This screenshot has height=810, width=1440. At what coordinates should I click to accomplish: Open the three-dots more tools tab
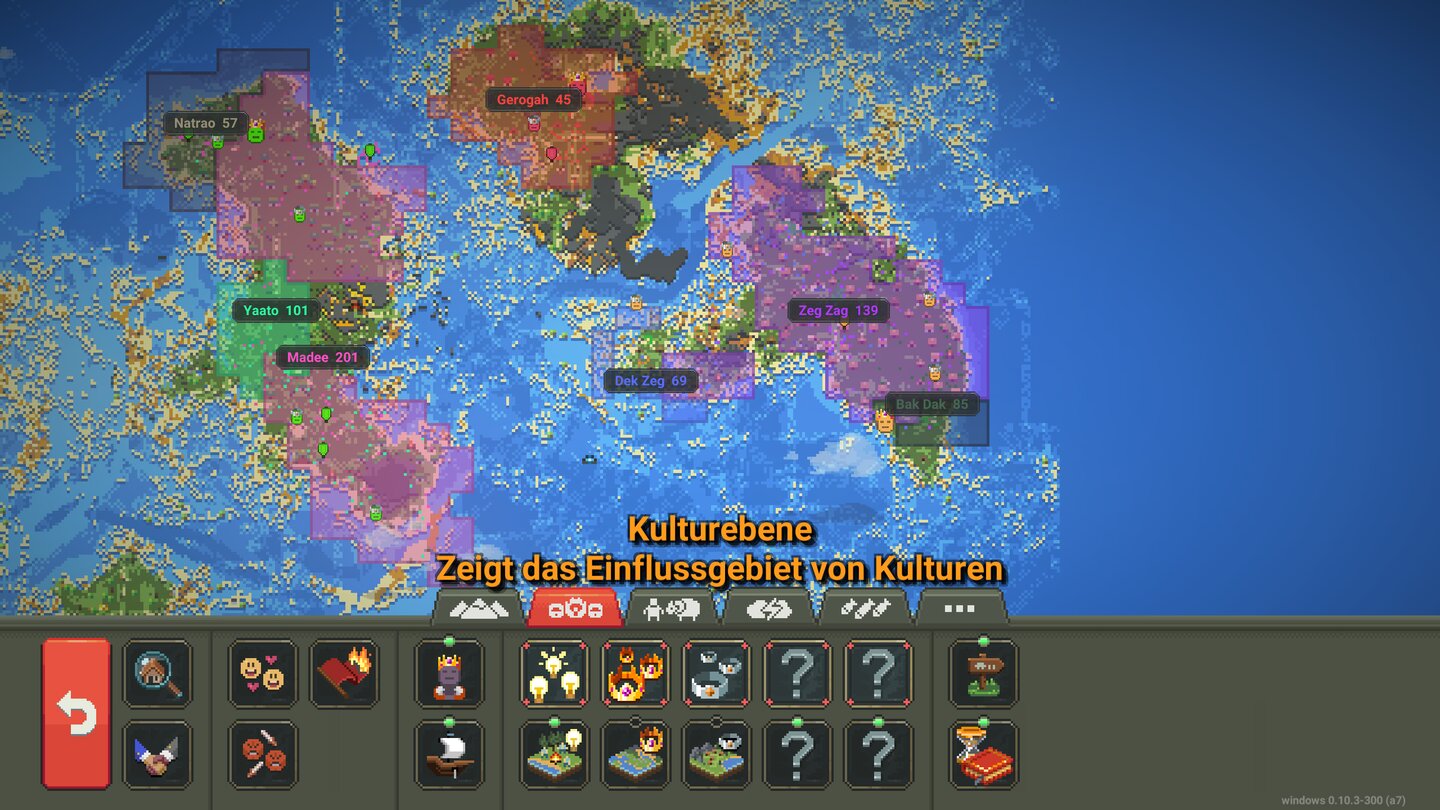pos(957,607)
